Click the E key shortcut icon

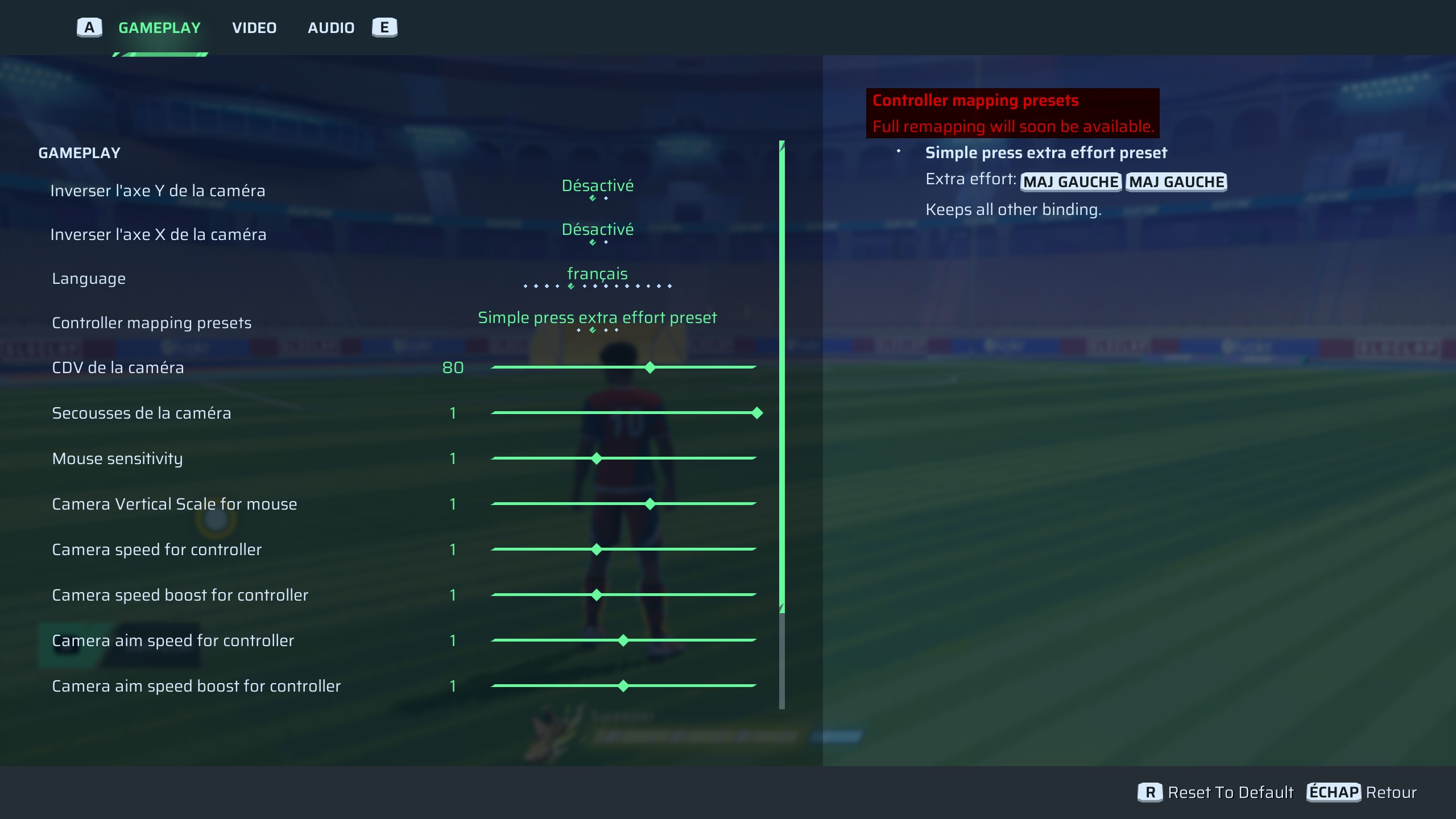(x=385, y=27)
